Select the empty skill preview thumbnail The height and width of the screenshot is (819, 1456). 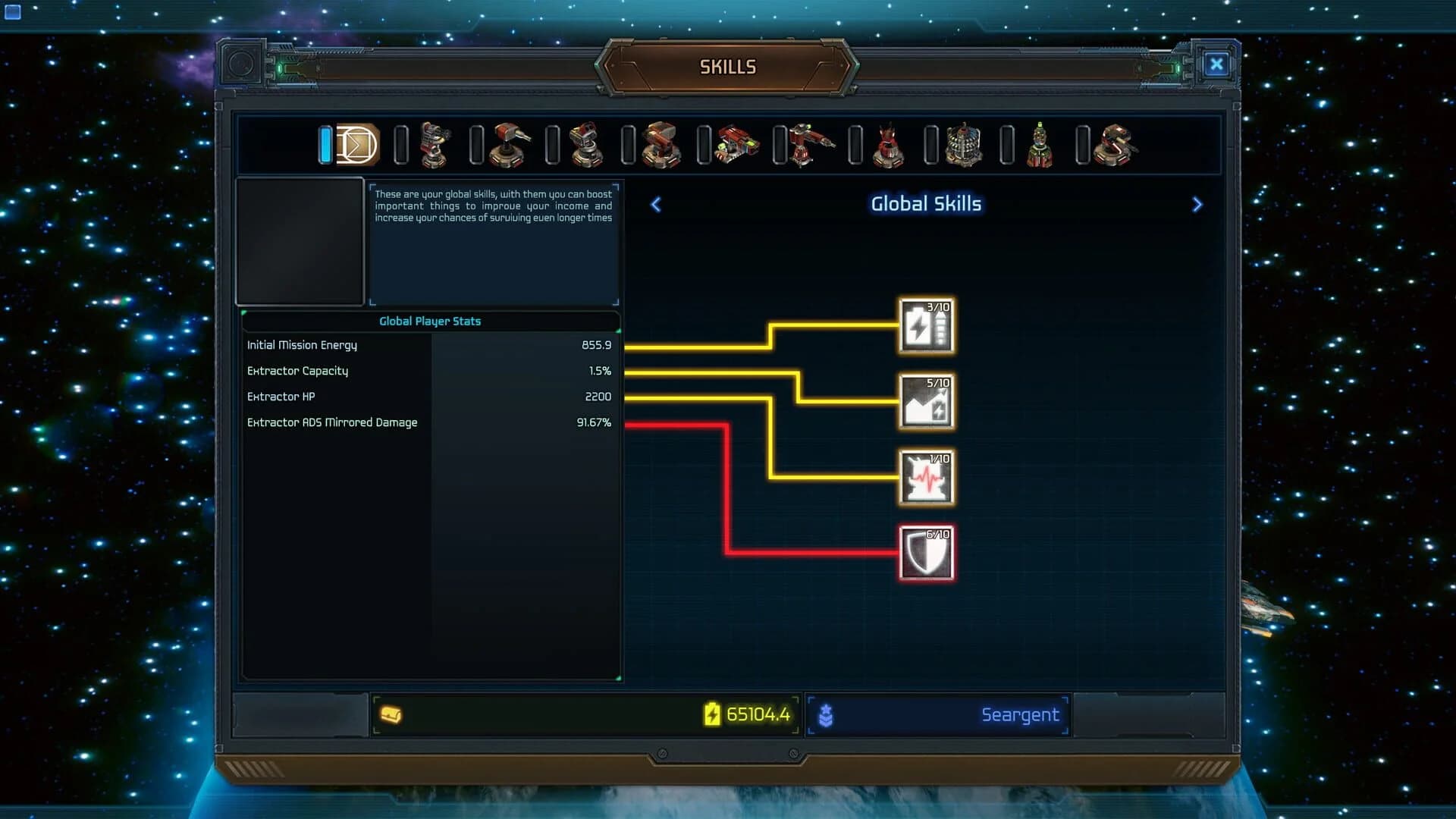(x=300, y=241)
